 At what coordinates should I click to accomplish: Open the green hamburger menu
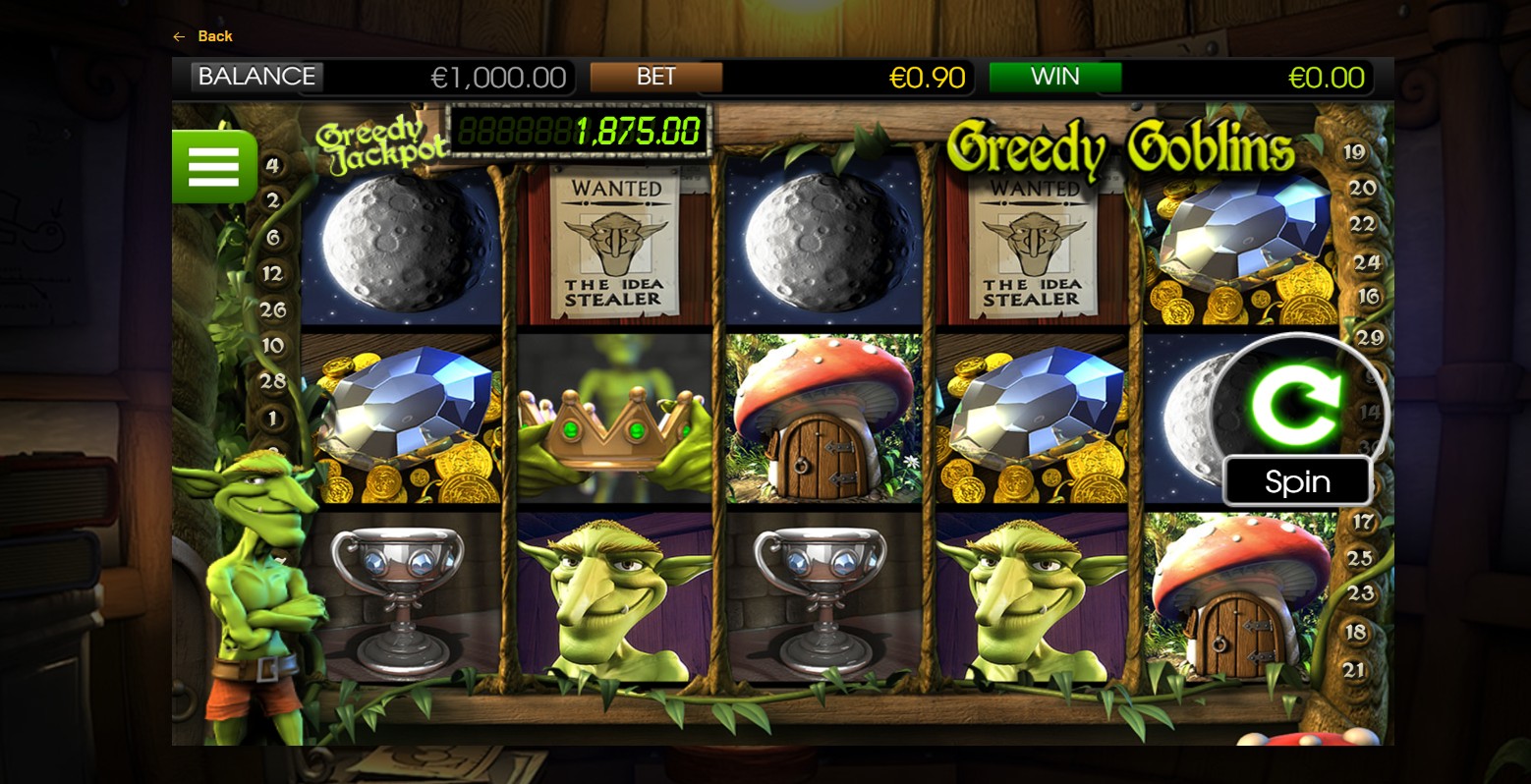pos(213,166)
